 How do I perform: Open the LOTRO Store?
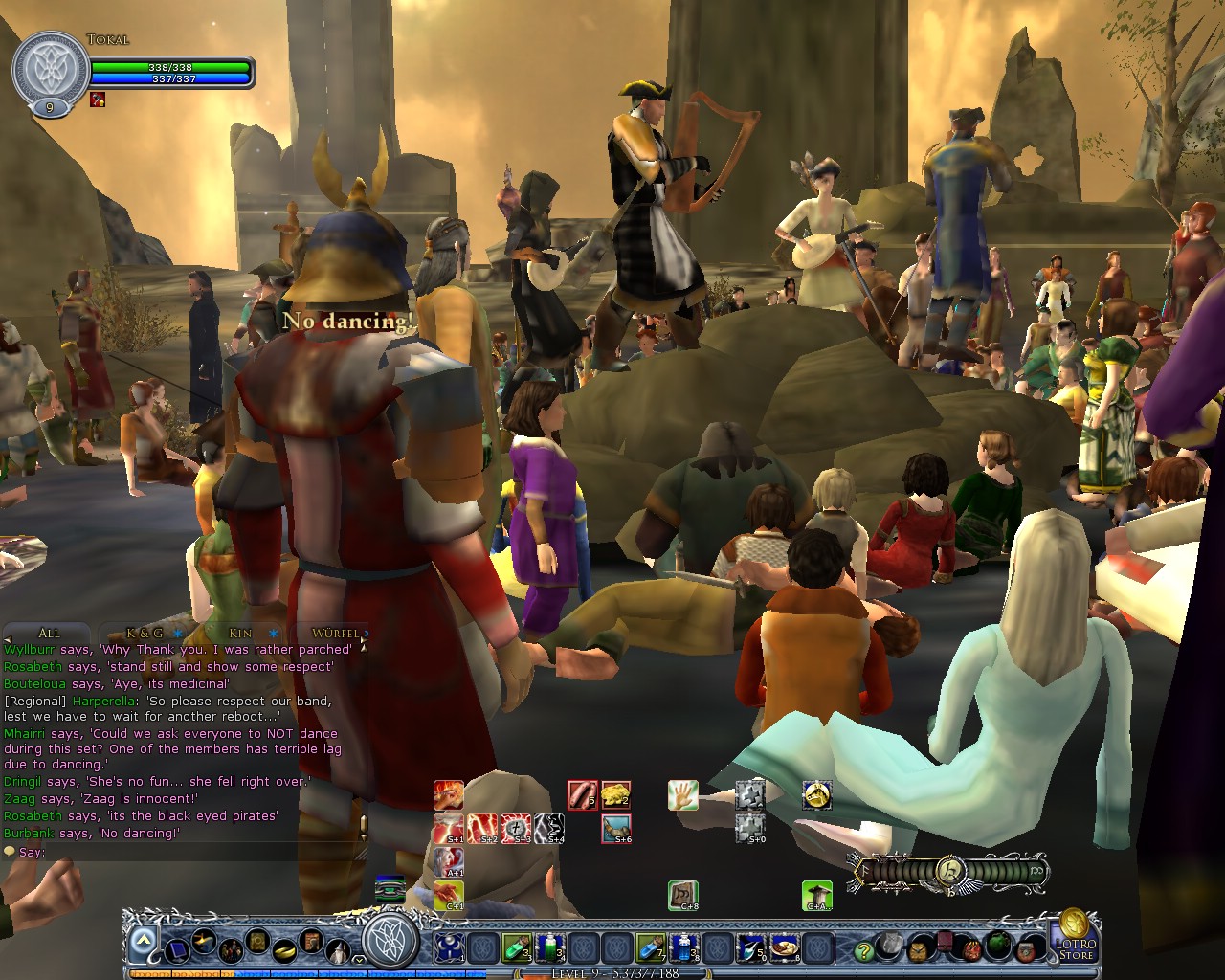pyautogui.click(x=1076, y=949)
